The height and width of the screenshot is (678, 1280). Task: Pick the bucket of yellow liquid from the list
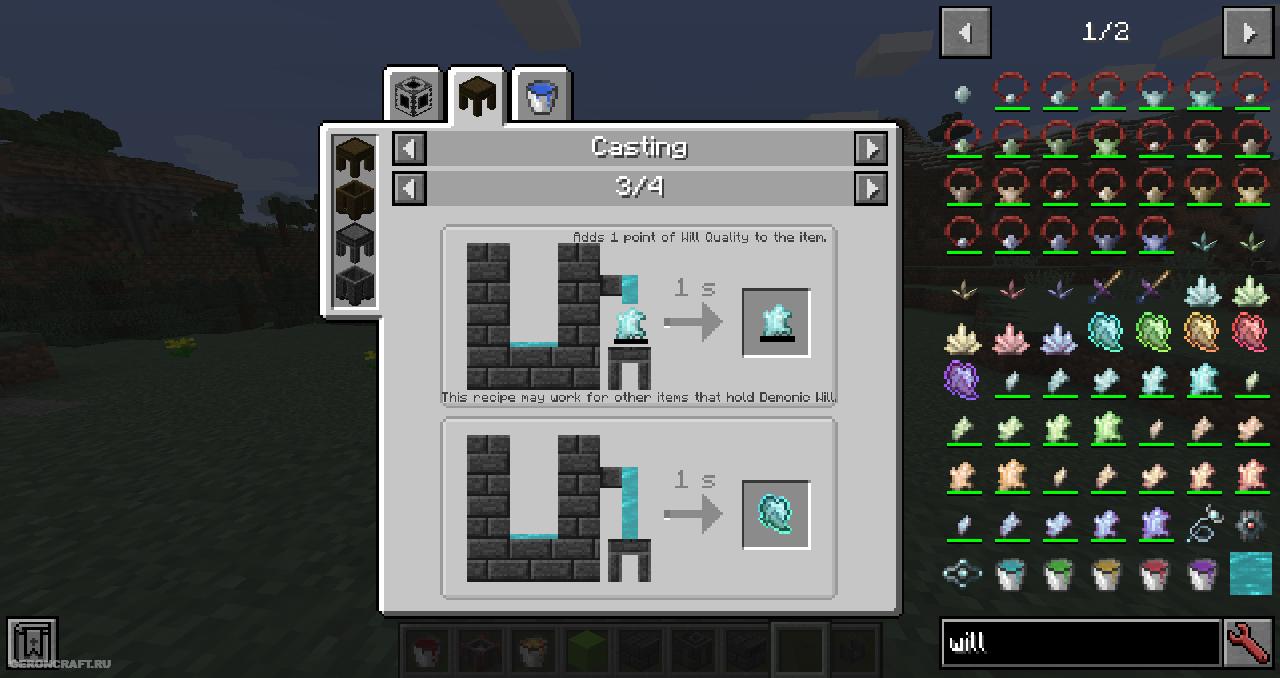(x=1106, y=573)
